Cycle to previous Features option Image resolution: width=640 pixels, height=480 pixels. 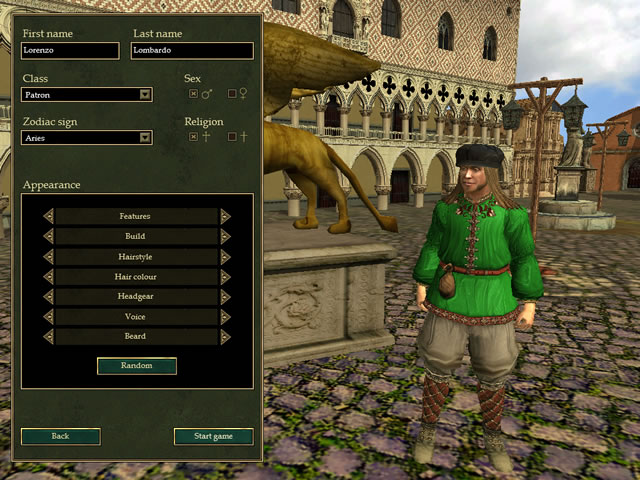(48, 216)
